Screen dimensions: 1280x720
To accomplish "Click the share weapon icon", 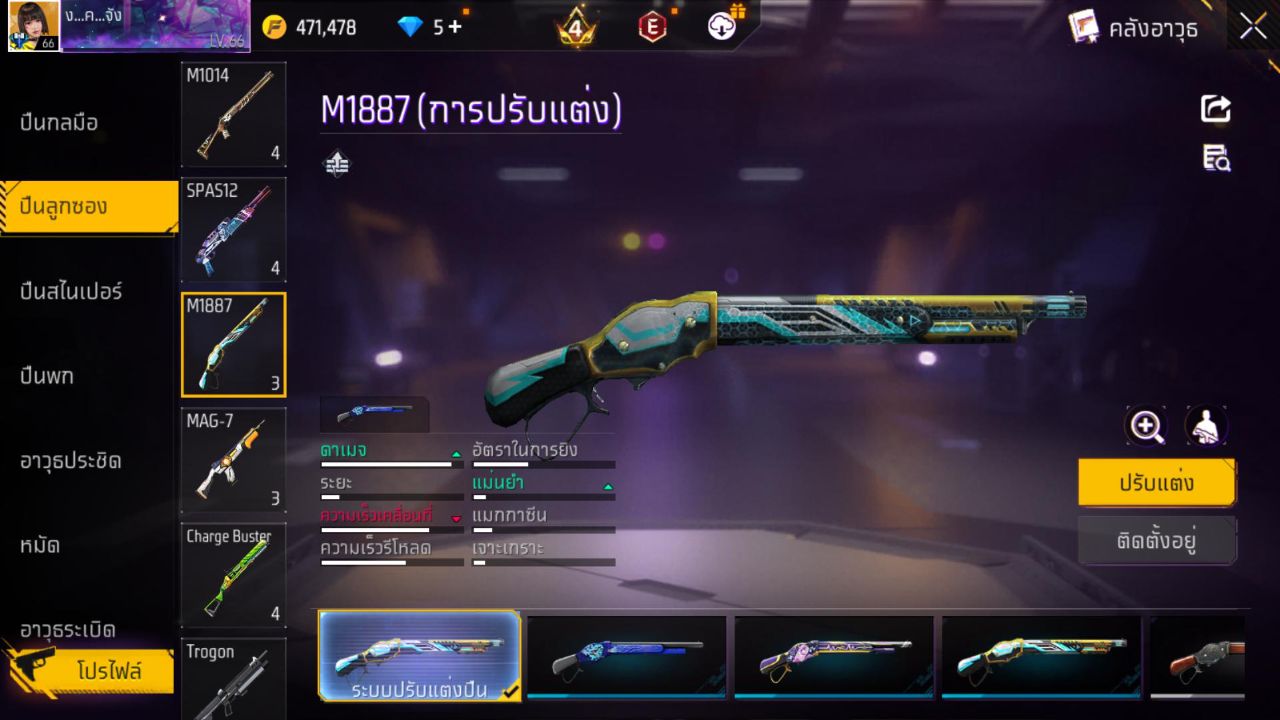I will (1215, 110).
